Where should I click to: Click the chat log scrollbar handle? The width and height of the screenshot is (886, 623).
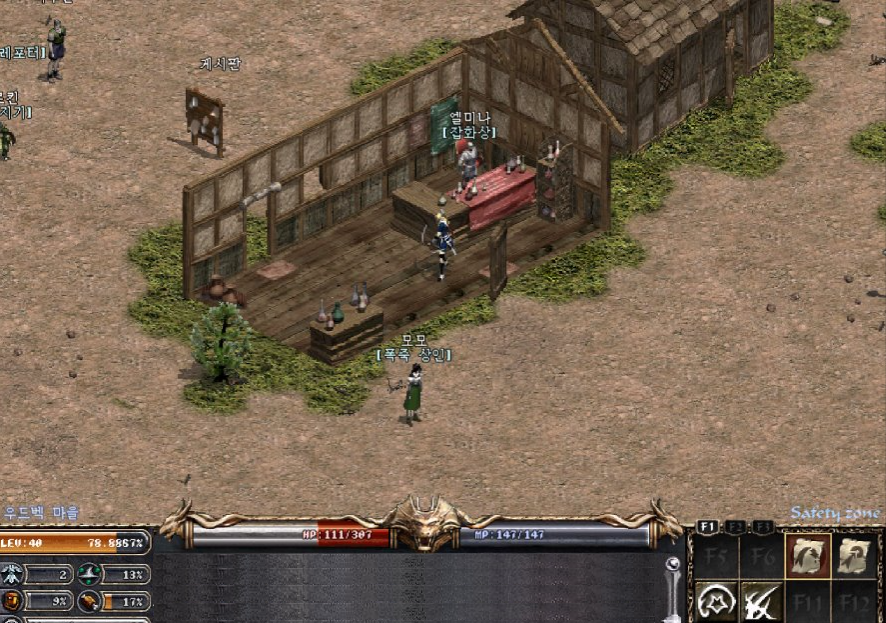click(x=672, y=566)
